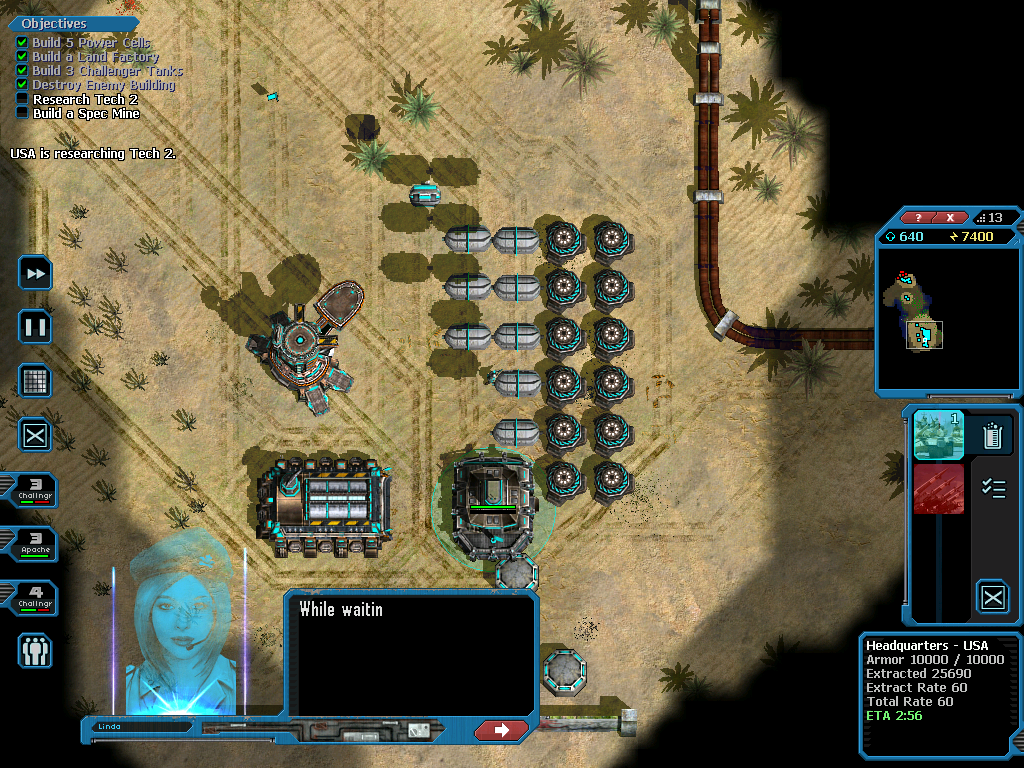Select the 4 Challngr unit group
Viewport: 1024px width, 768px height.
point(30,599)
